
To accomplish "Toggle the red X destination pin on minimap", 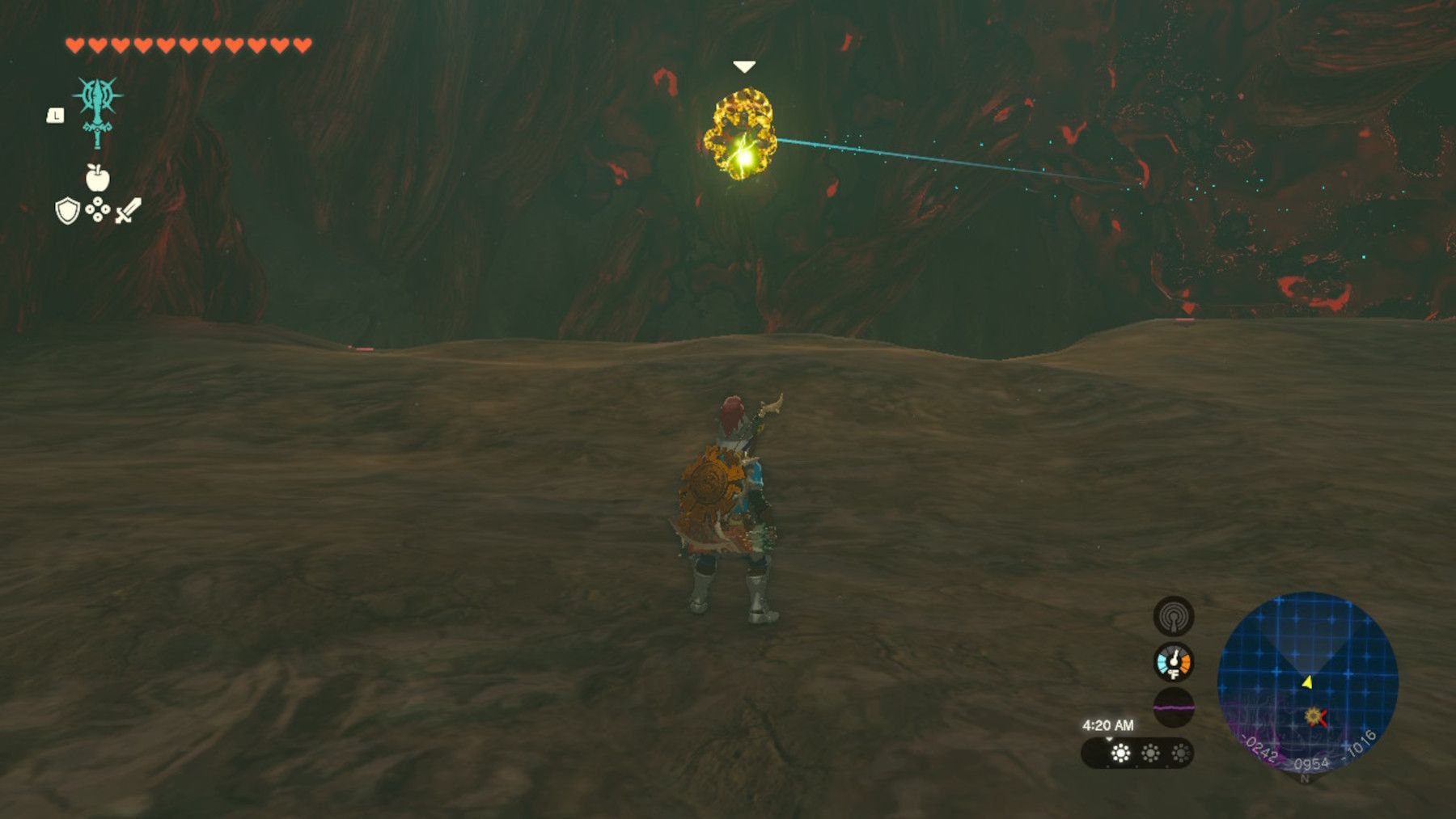I will pyautogui.click(x=1322, y=718).
